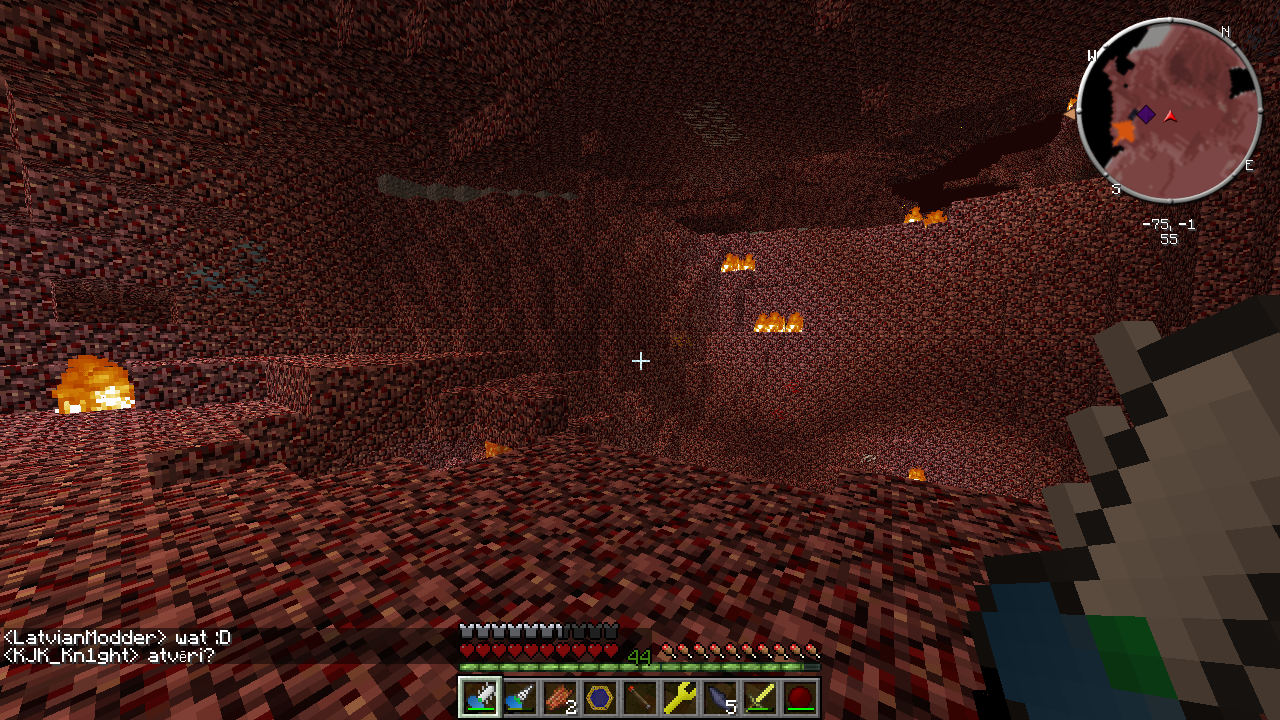Equip the yellow wrench from hotbar

[680, 697]
